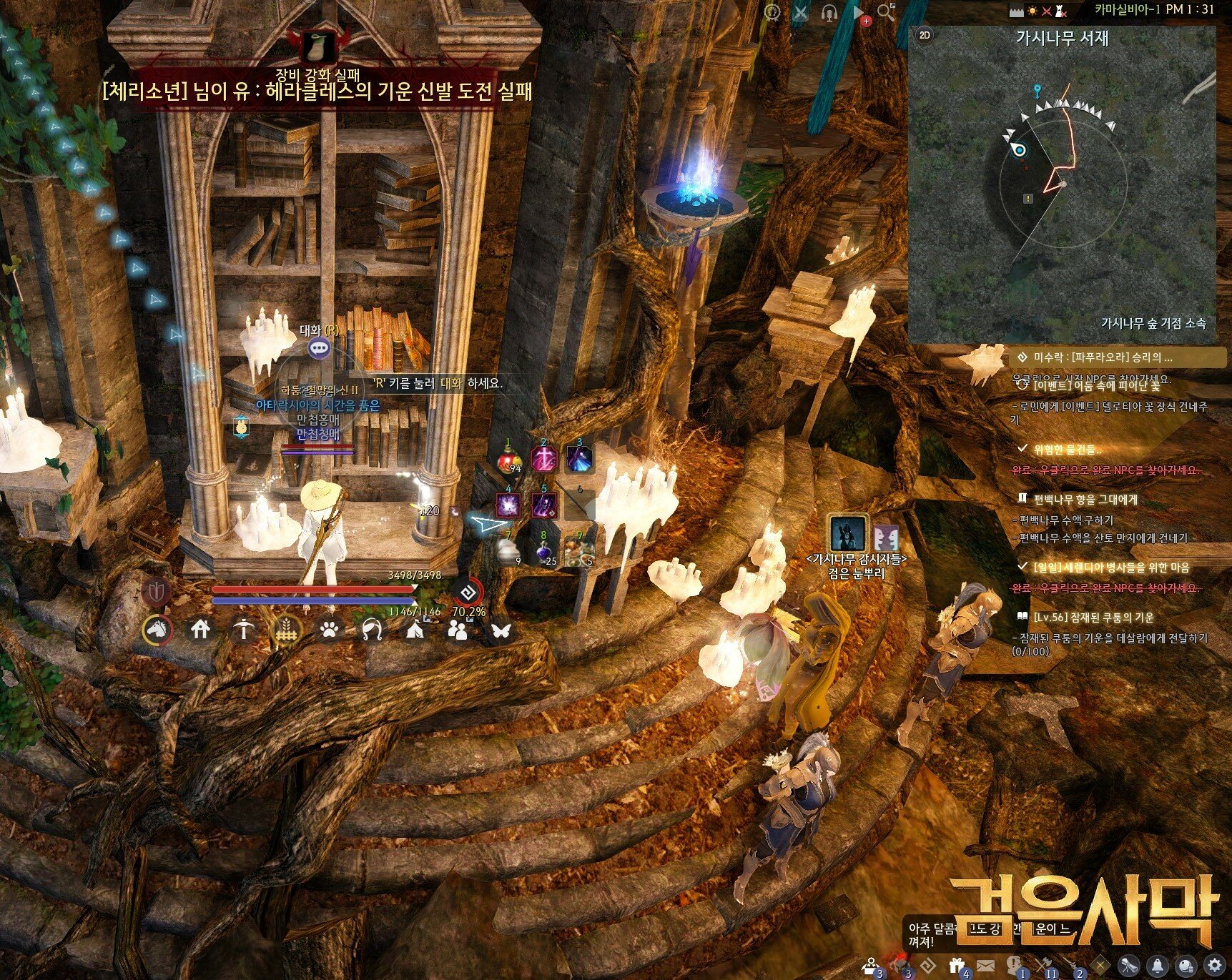Select the tent camp icon
This screenshot has height=980, width=1232.
(415, 630)
